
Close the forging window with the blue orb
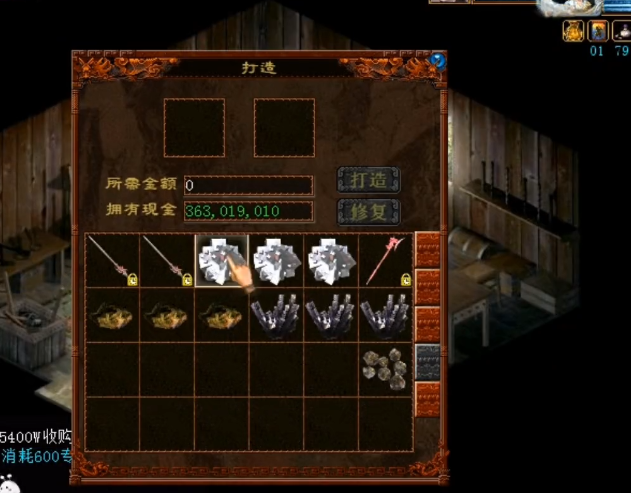438,60
